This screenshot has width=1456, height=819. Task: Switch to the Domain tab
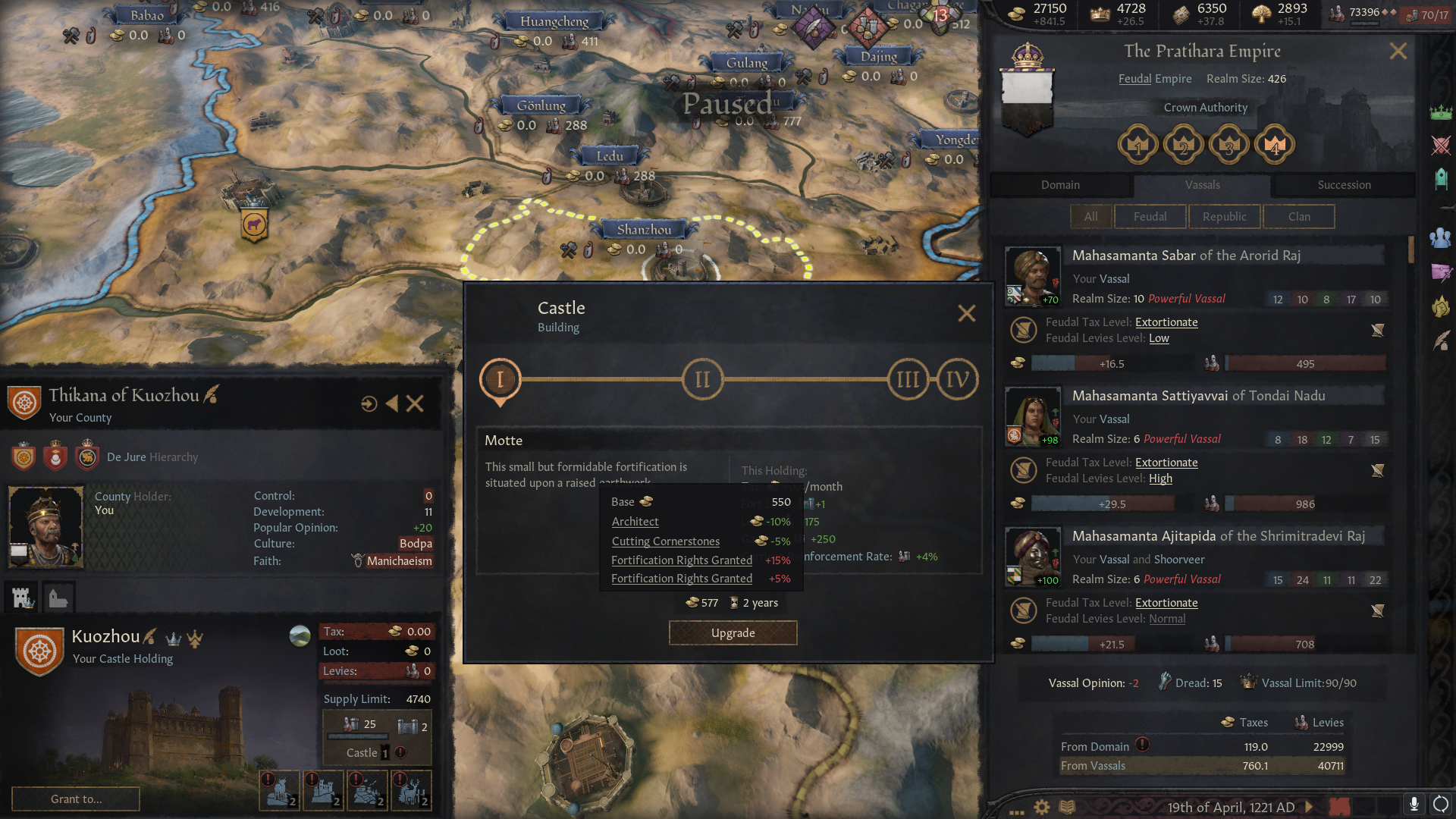coord(1059,184)
